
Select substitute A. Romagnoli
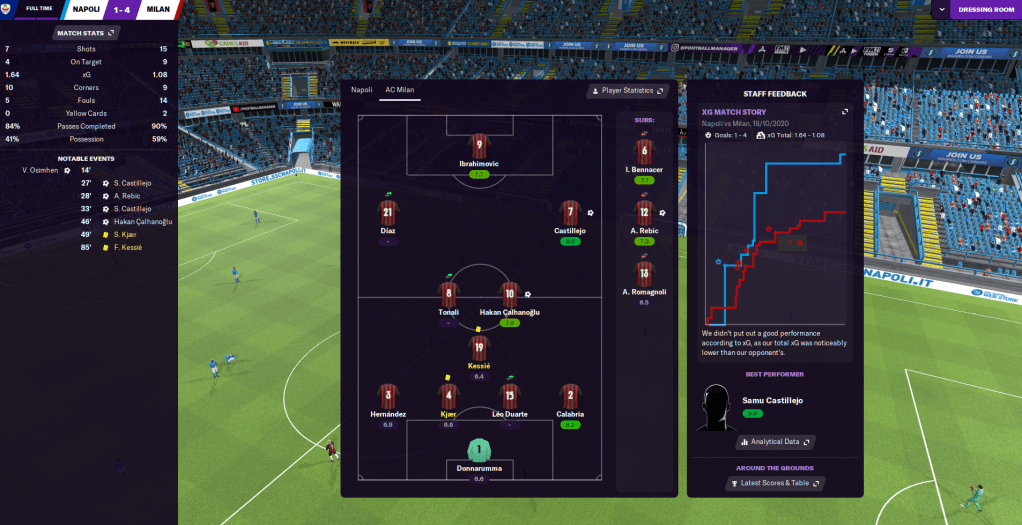tap(644, 277)
